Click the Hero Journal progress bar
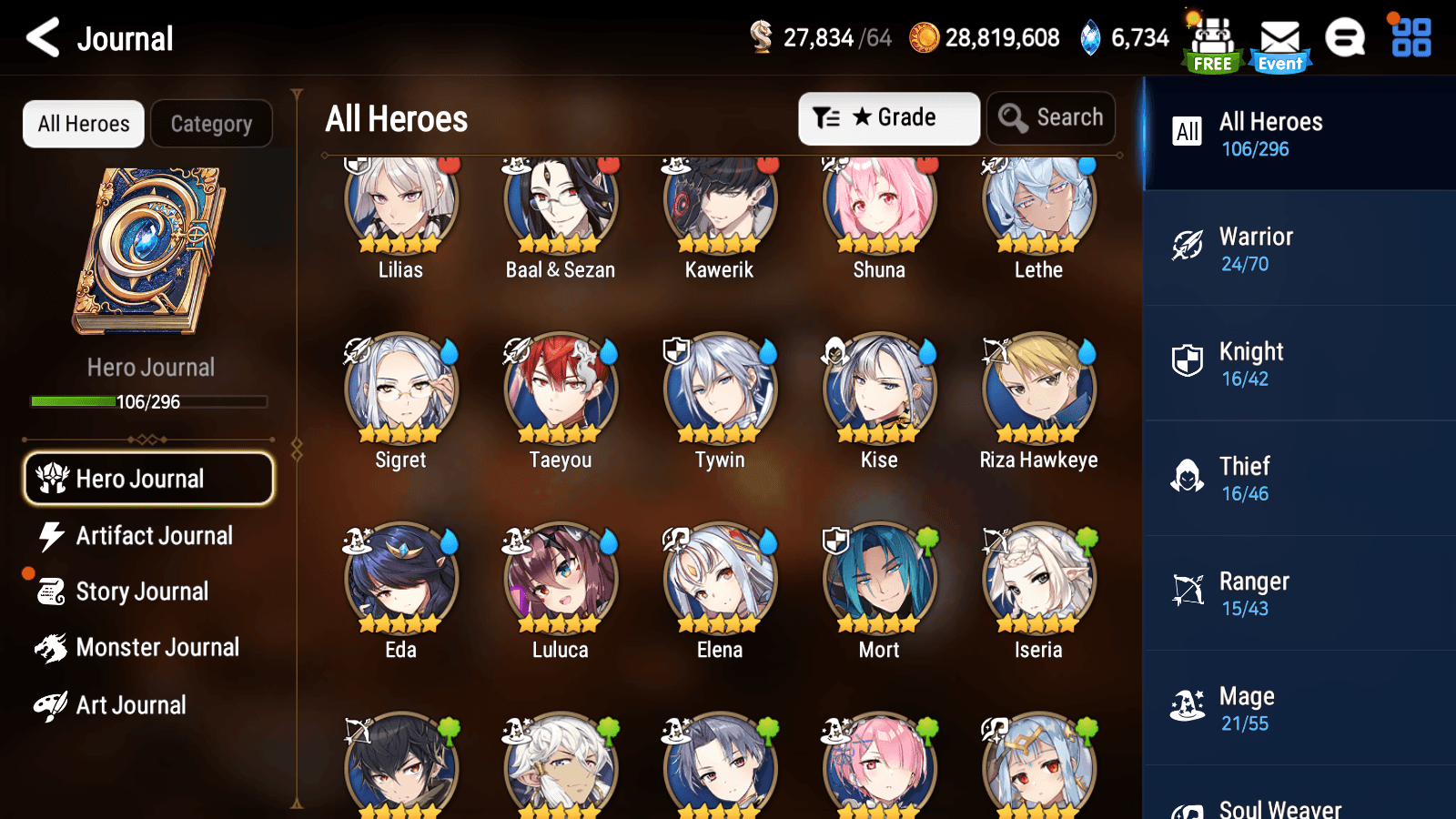Image resolution: width=1456 pixels, height=819 pixels. [148, 401]
